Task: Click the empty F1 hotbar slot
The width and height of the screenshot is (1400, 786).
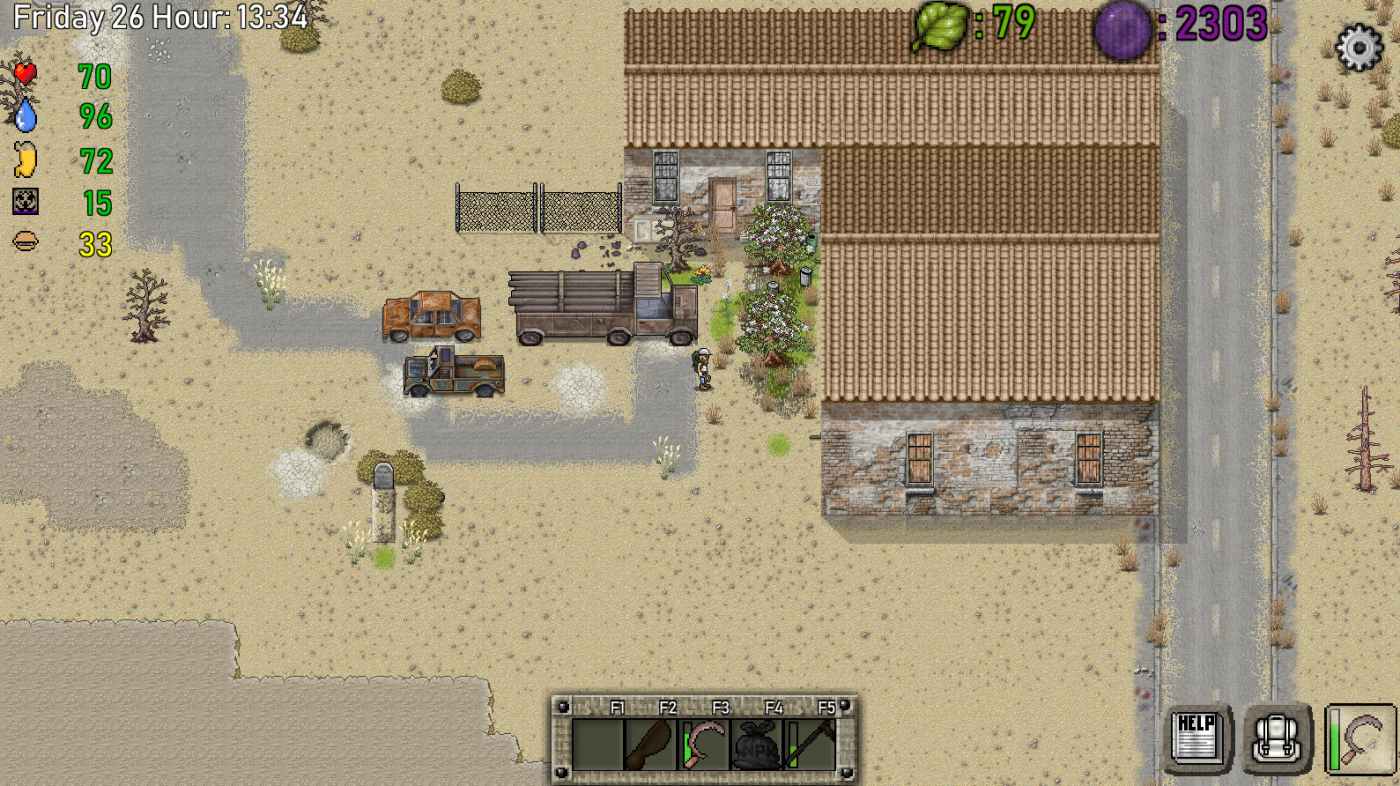Action: (597, 745)
